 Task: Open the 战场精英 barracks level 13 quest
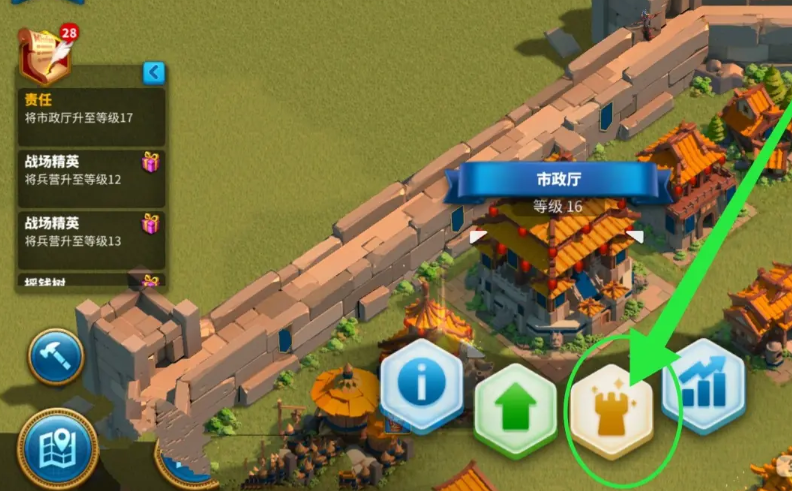pos(90,231)
